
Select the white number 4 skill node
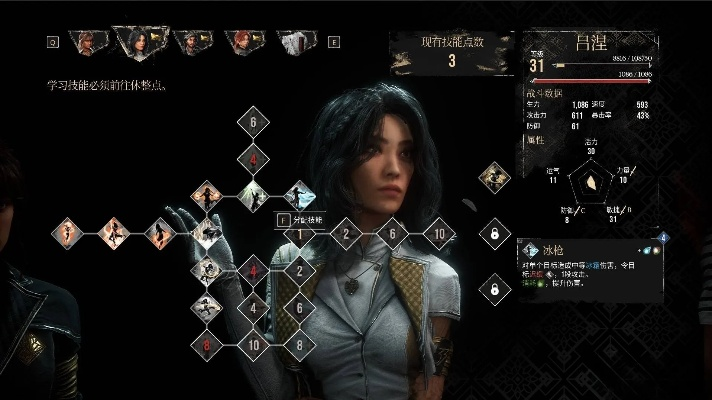coord(253,308)
